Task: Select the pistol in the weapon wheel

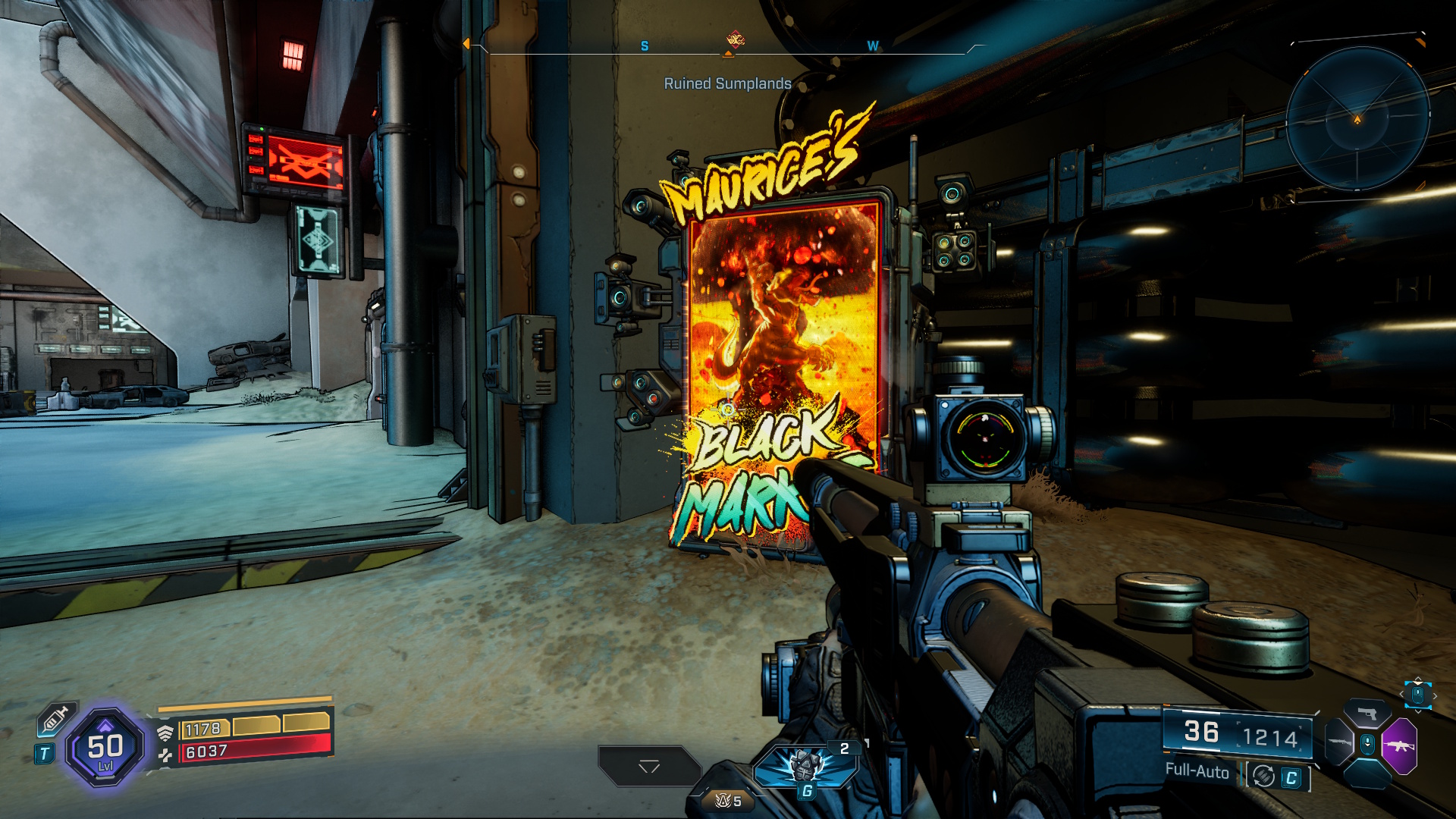Action: coord(1367,713)
